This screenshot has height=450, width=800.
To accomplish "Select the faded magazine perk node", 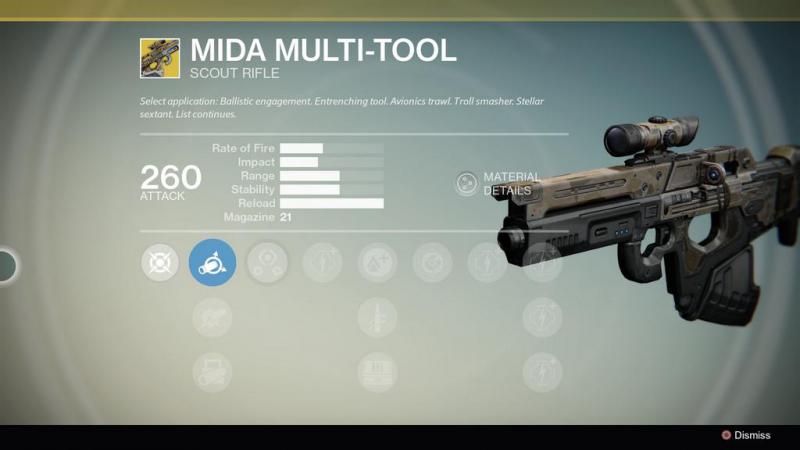I will pos(377,372).
